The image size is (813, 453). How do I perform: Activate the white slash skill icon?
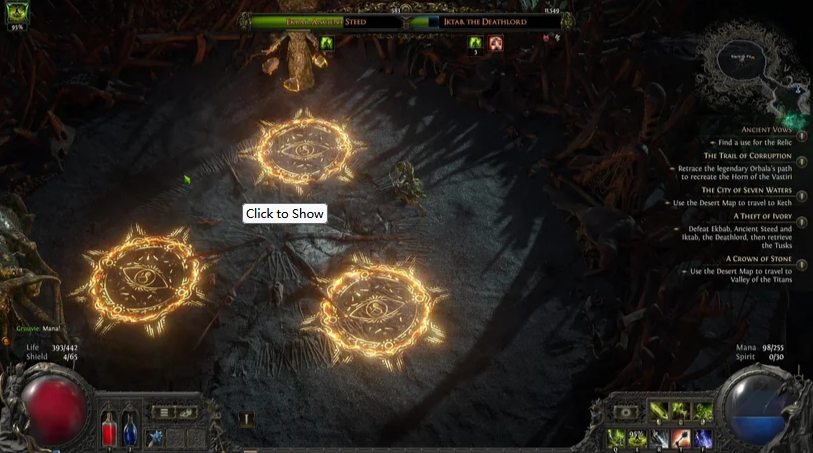pyautogui.click(x=659, y=438)
